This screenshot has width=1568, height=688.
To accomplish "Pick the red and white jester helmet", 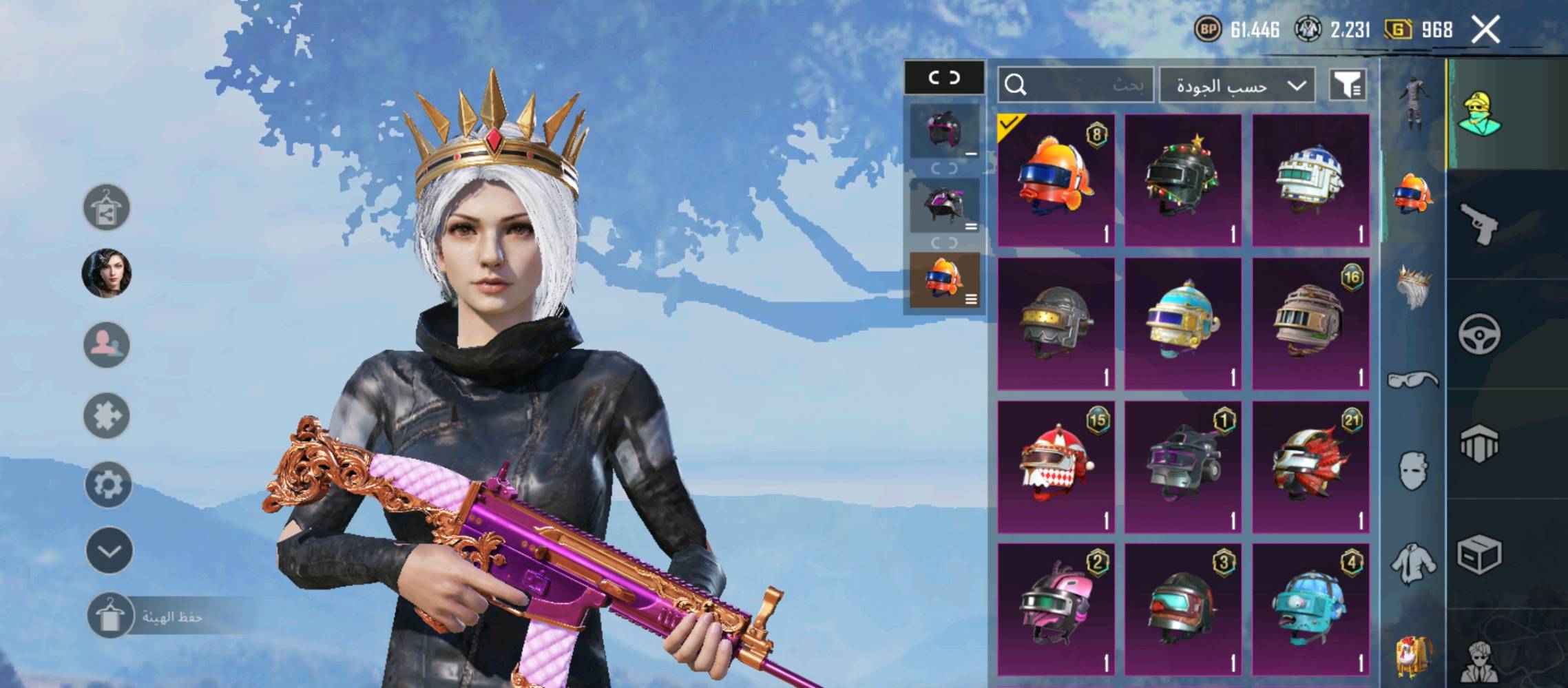I will point(1056,467).
